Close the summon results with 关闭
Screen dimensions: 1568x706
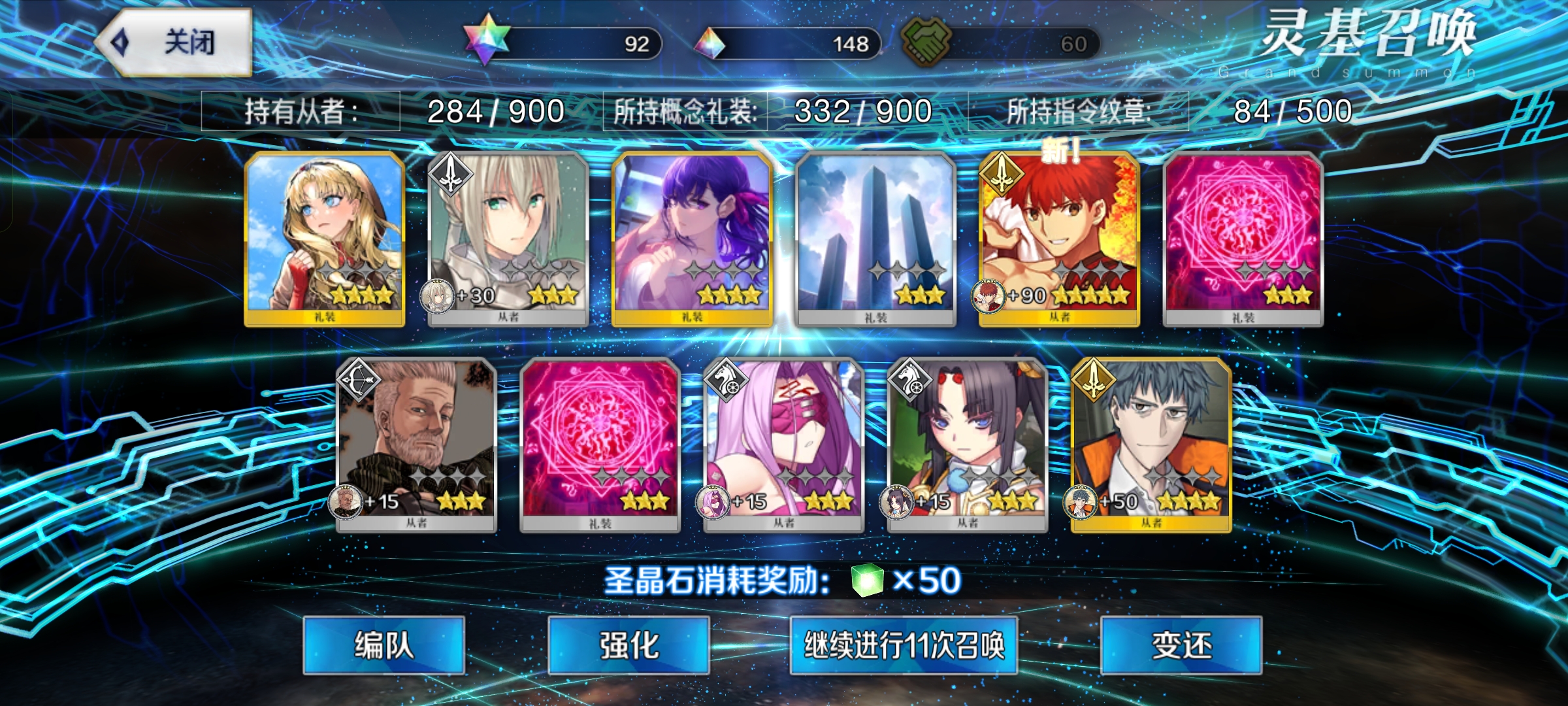pos(175,43)
